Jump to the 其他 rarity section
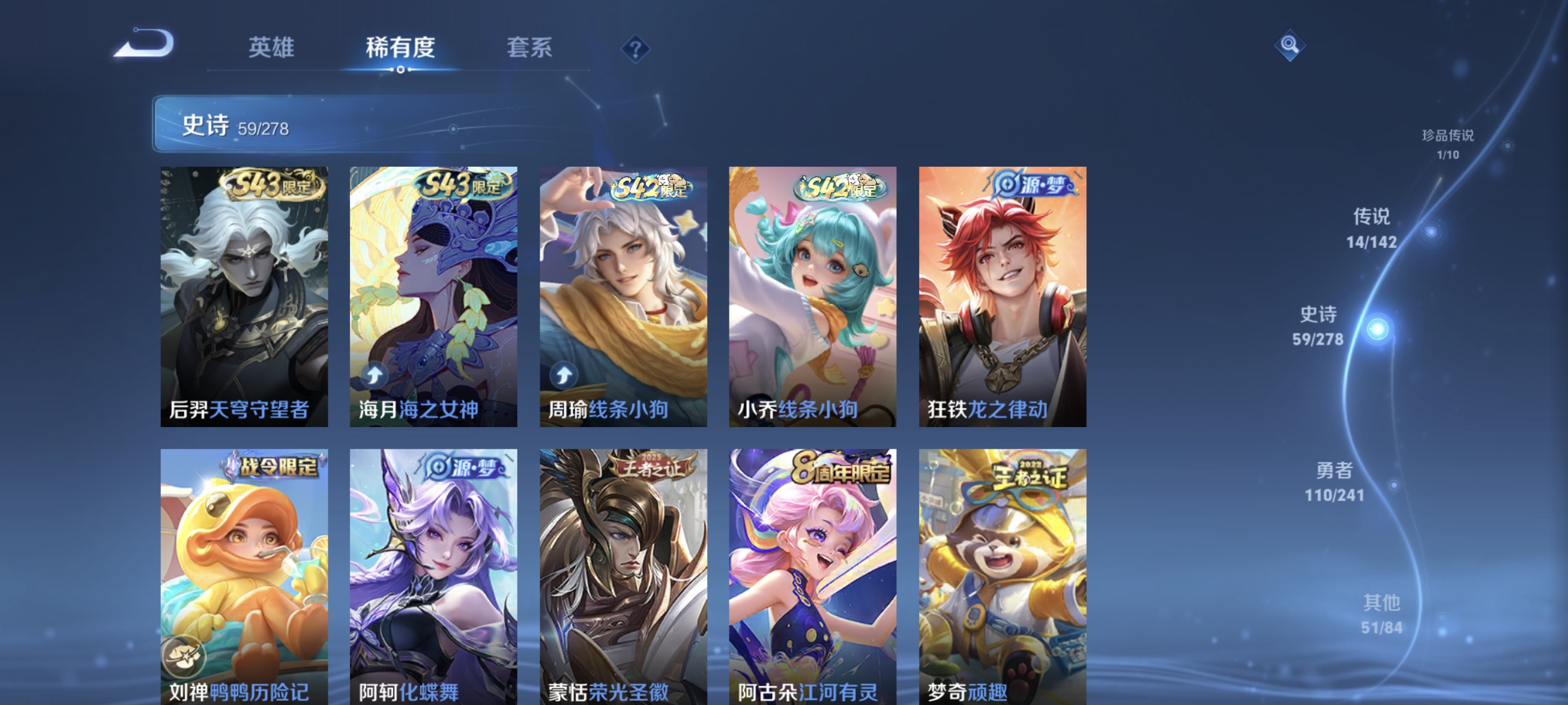Viewport: 1568px width, 705px height. tap(1381, 614)
